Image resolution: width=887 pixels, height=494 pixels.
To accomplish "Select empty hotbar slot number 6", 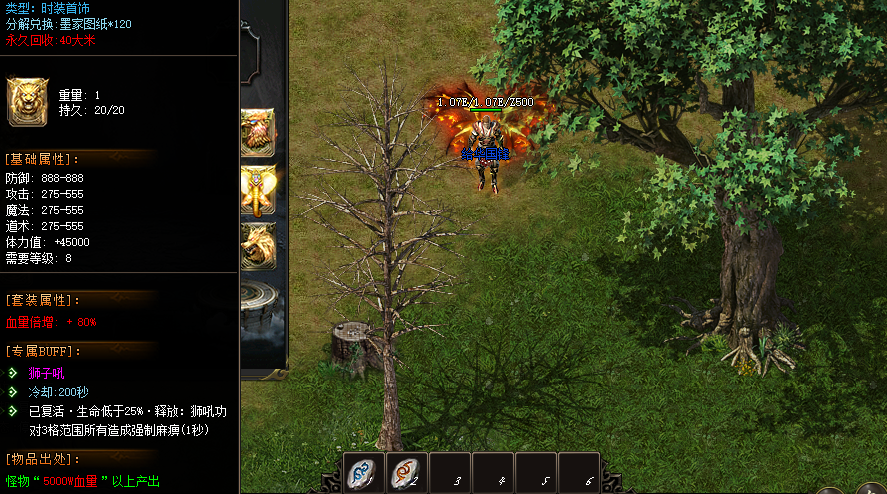I will pos(579,473).
